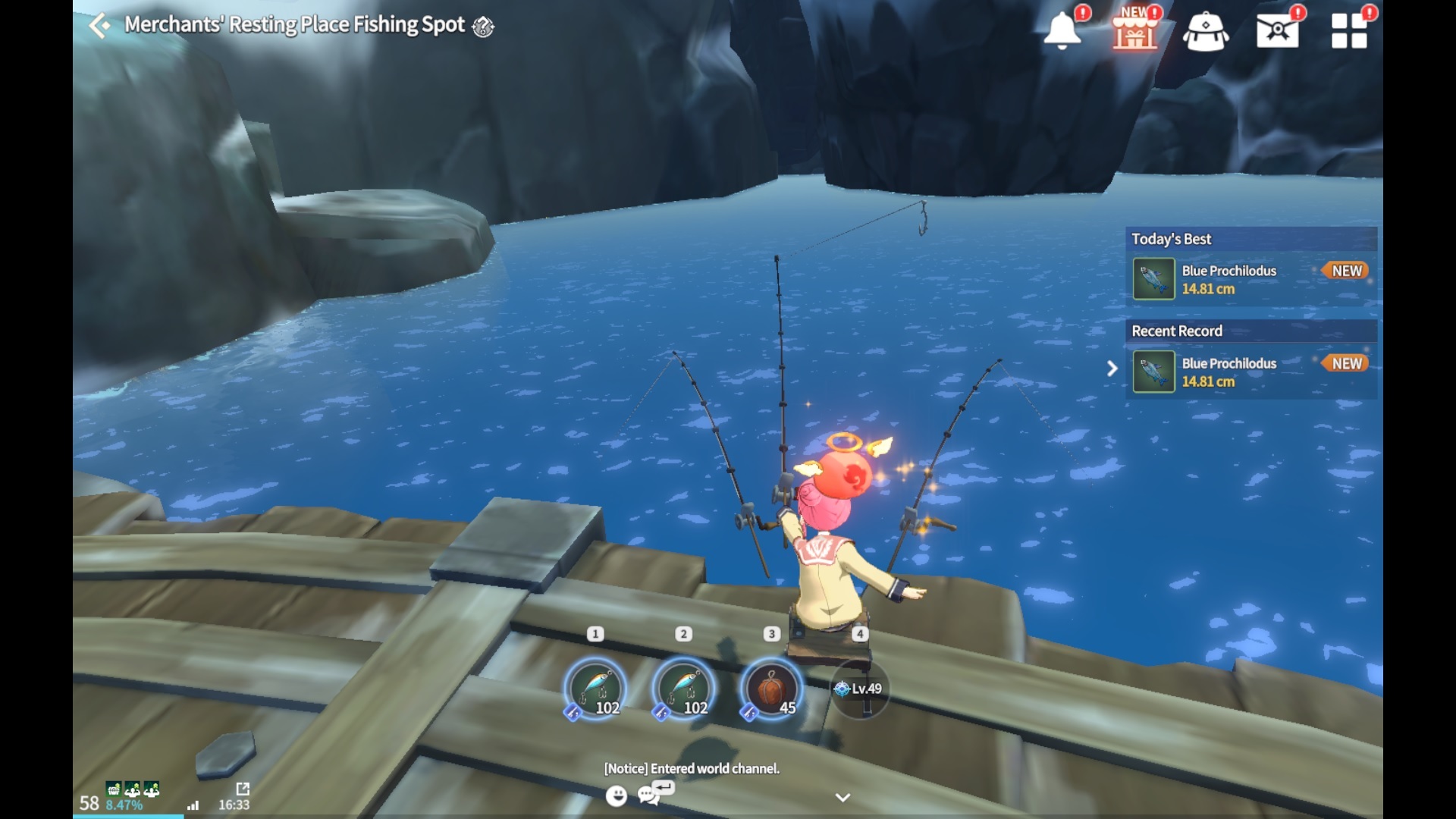The width and height of the screenshot is (1456, 819).
Task: View Today's Best Blue Prochilodus entry
Action: (x=1250, y=279)
